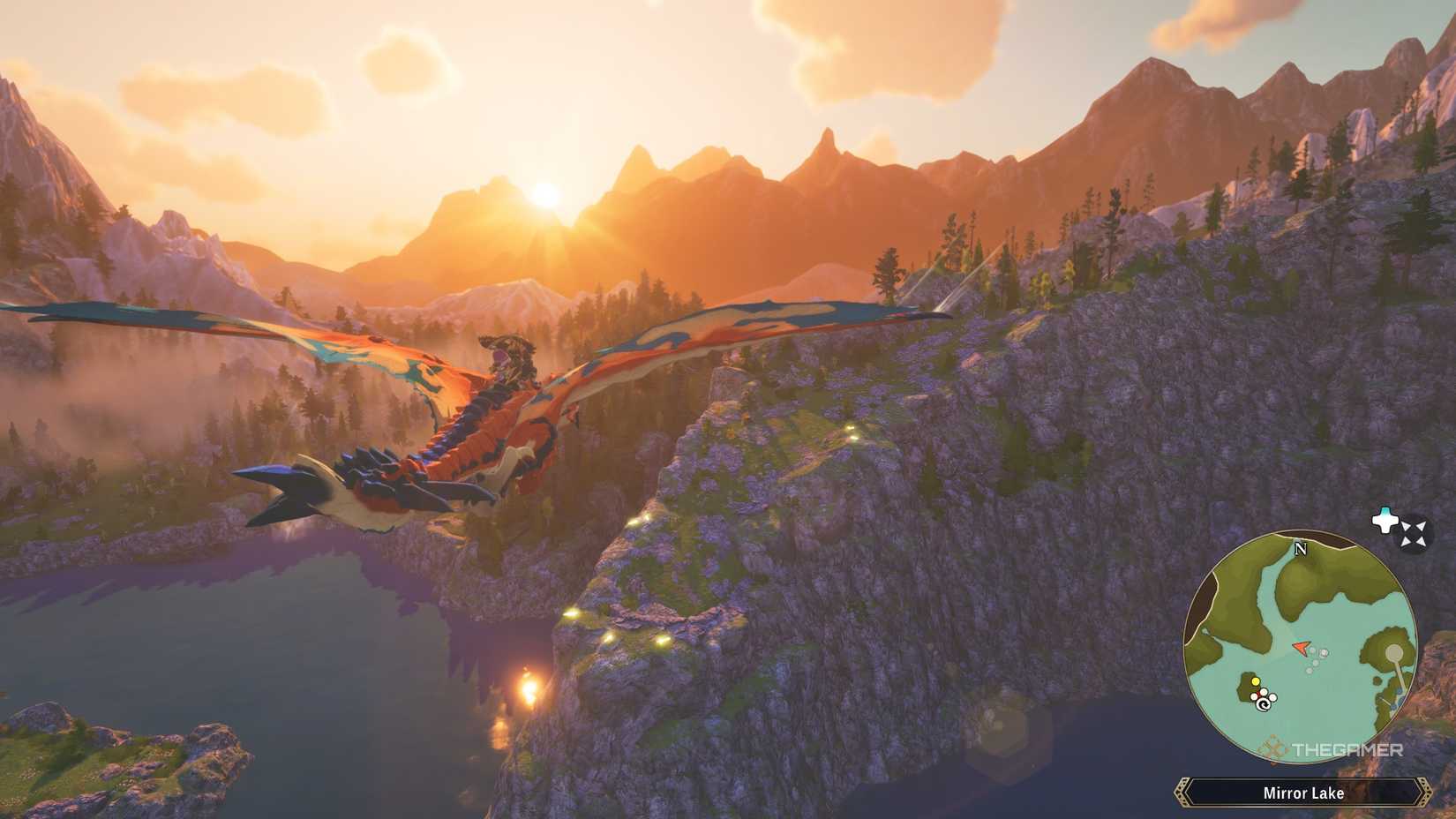Image resolution: width=1456 pixels, height=819 pixels.
Task: Click the THEGAMER watermark text
Action: point(1347,748)
